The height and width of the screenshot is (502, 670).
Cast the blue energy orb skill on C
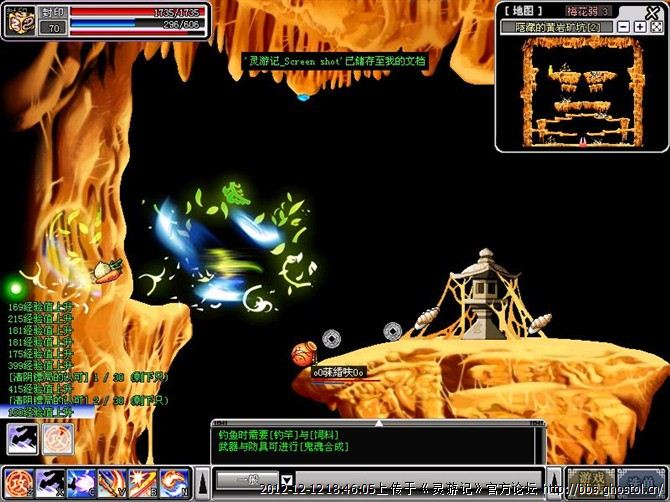[81, 482]
